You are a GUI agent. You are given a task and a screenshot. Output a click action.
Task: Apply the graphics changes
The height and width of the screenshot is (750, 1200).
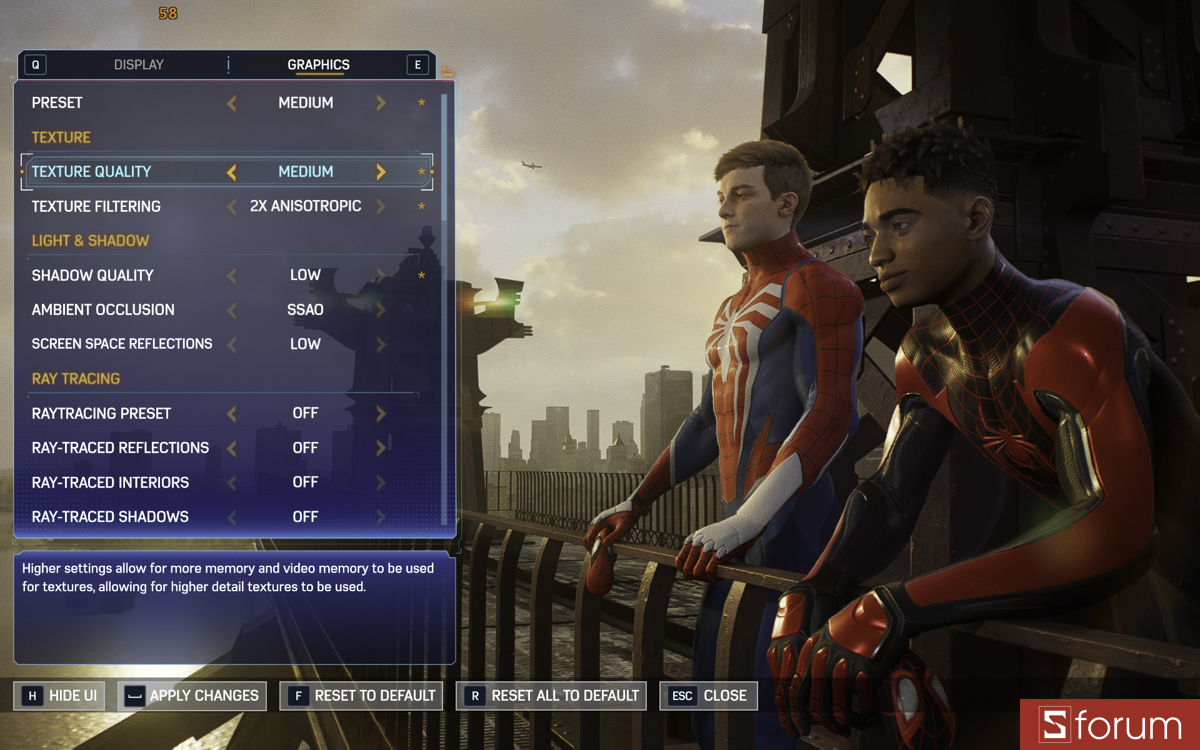pyautogui.click(x=192, y=696)
